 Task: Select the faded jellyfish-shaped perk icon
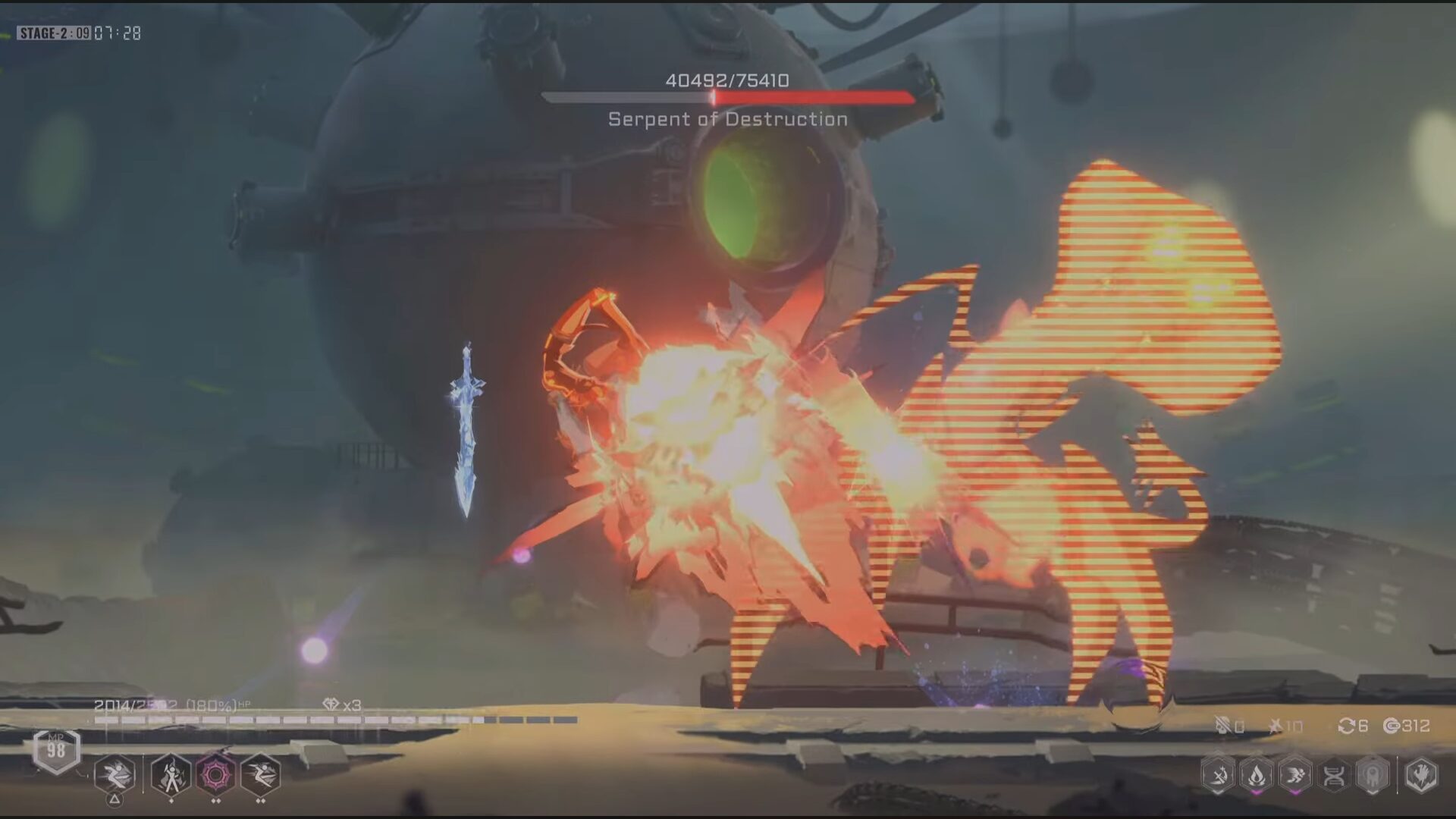pyautogui.click(x=1373, y=775)
